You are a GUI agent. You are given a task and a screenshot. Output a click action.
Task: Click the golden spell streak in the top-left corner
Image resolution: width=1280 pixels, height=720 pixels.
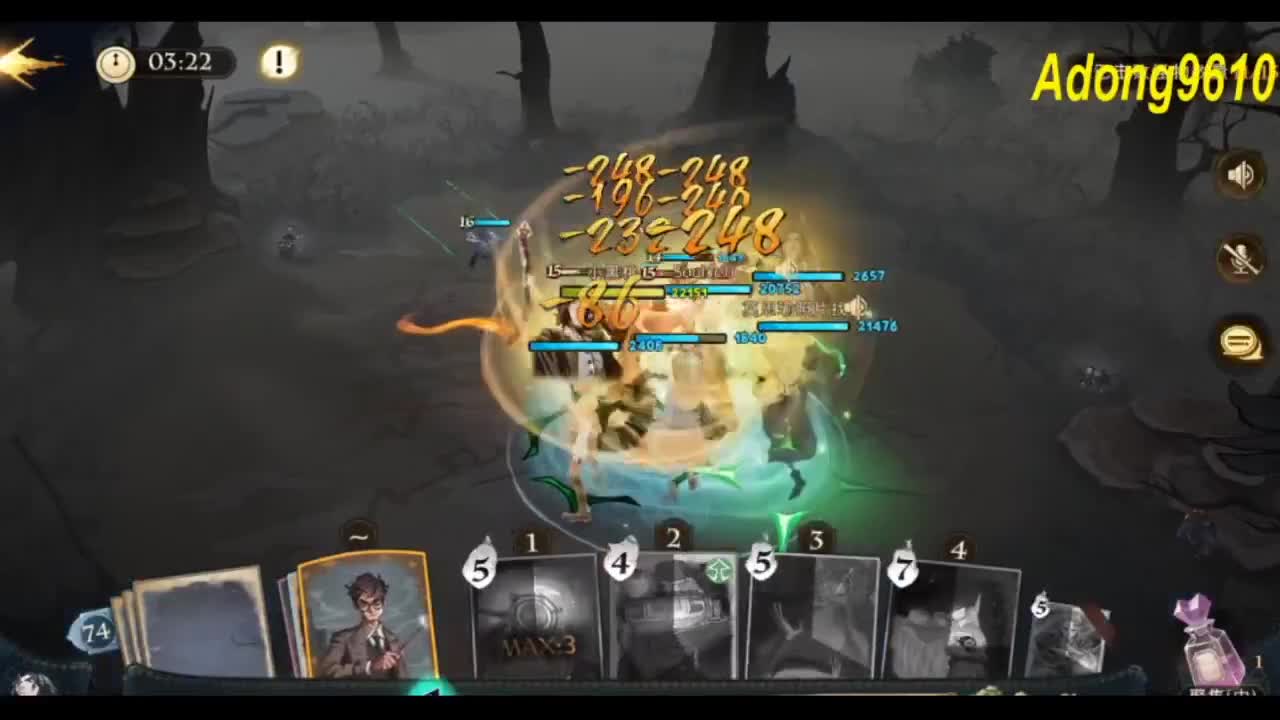[x=30, y=60]
